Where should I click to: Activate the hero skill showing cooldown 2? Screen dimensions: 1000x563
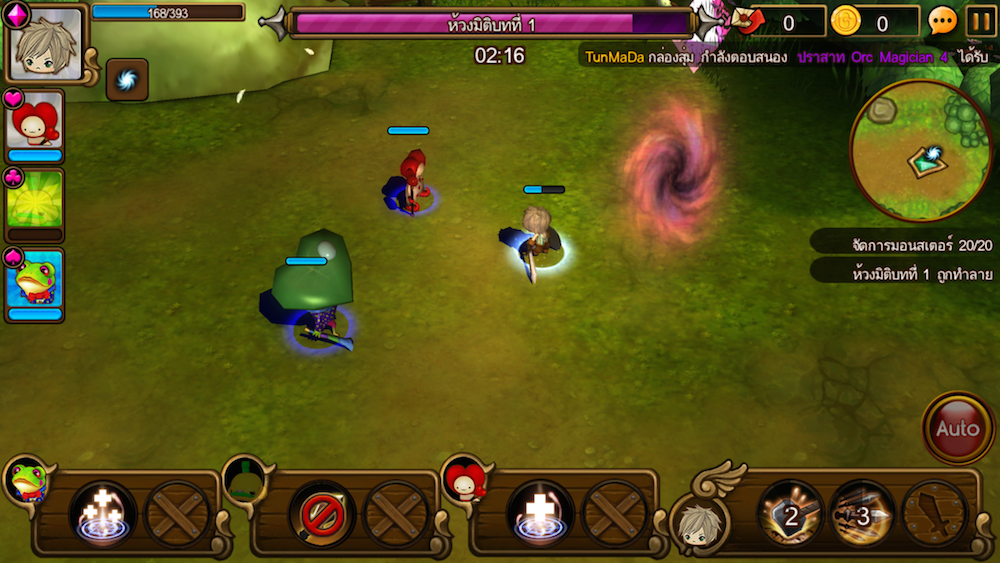coord(791,514)
